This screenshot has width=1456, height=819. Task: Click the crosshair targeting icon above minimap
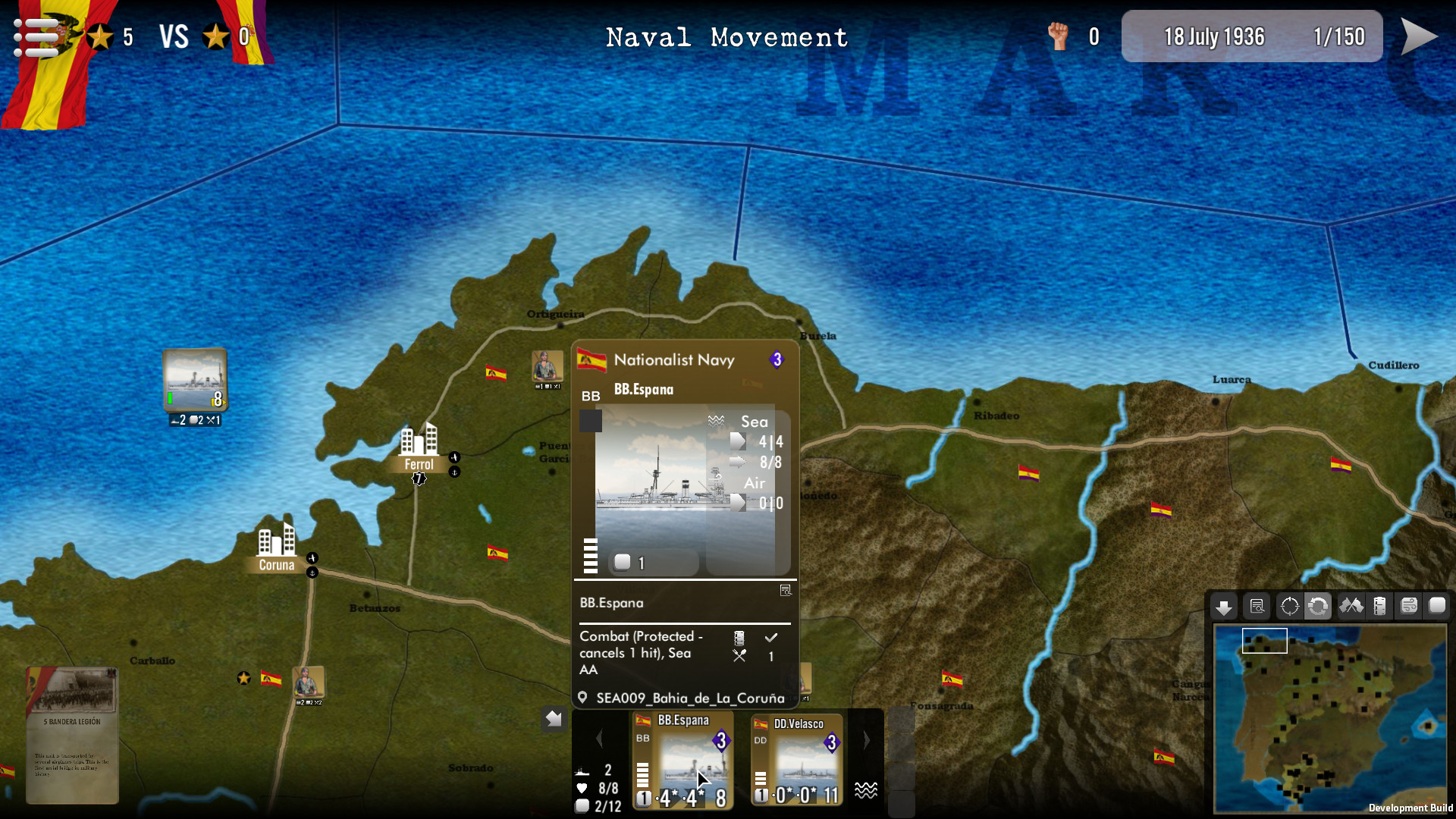coord(1289,606)
